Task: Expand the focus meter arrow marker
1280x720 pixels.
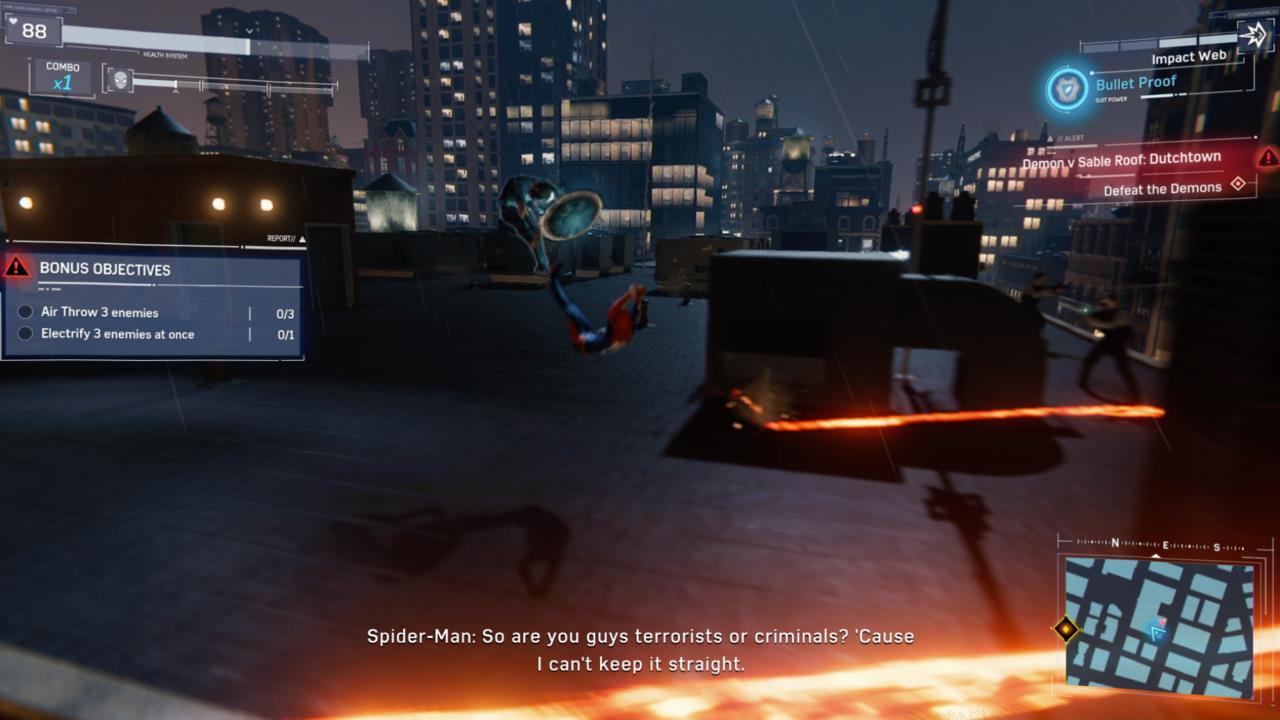Action: 176,91
